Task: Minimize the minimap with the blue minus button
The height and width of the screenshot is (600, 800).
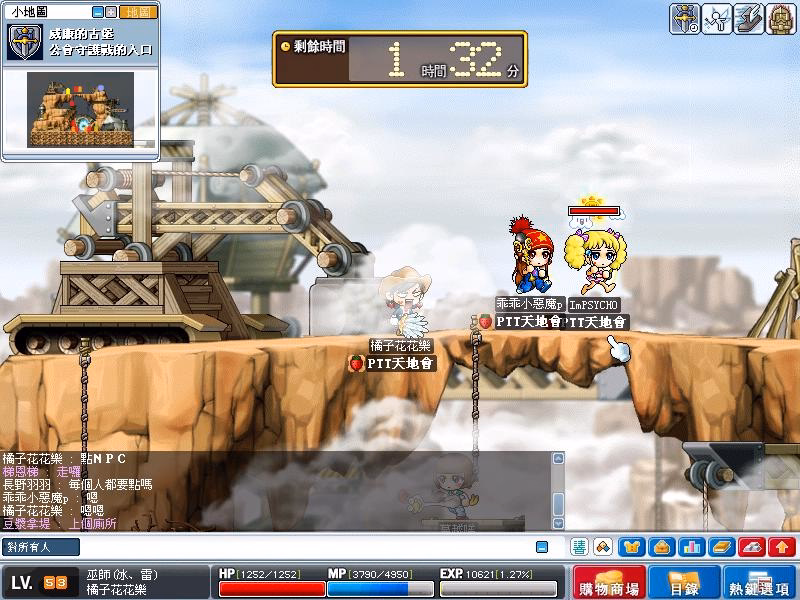Action: [98, 12]
